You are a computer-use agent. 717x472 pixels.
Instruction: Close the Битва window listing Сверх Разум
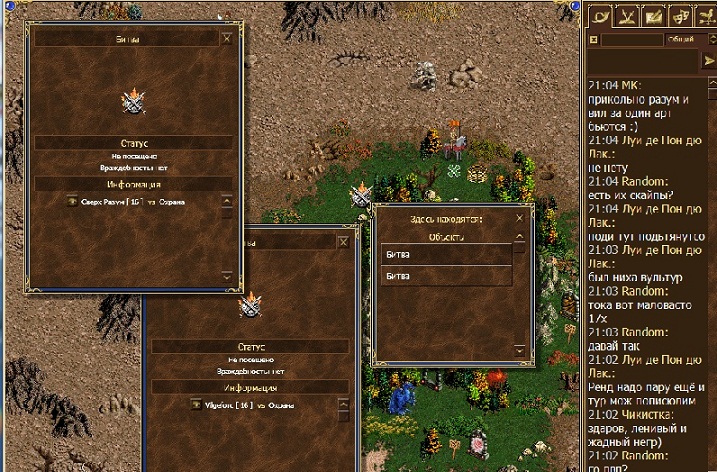(x=226, y=39)
